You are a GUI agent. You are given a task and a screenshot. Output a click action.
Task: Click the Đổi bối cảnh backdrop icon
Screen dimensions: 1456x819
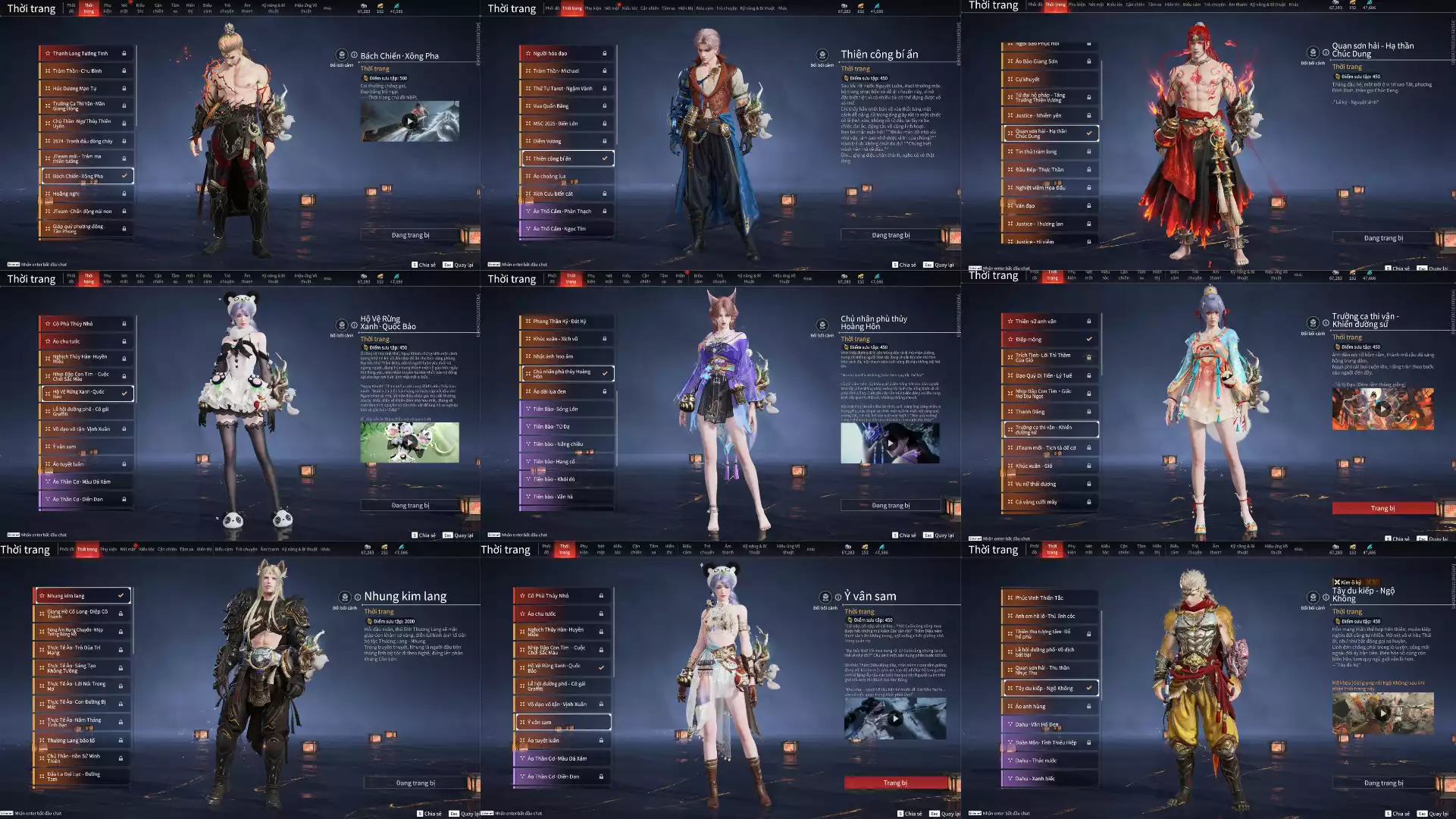coord(343,55)
